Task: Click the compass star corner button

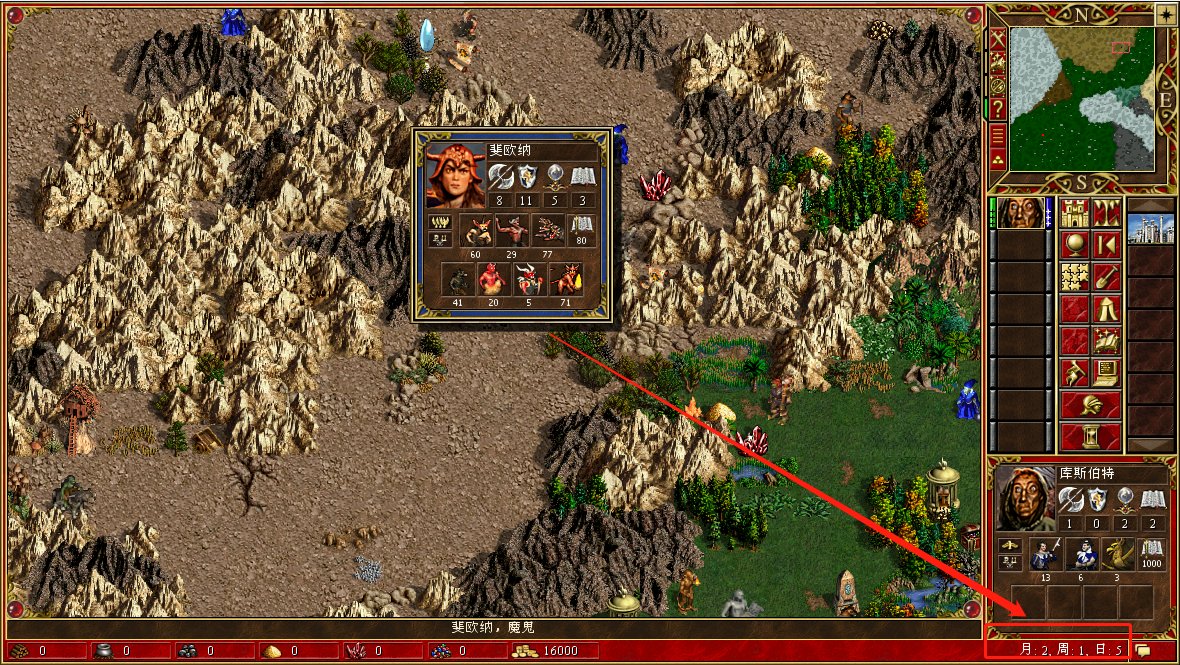Action: click(1166, 14)
